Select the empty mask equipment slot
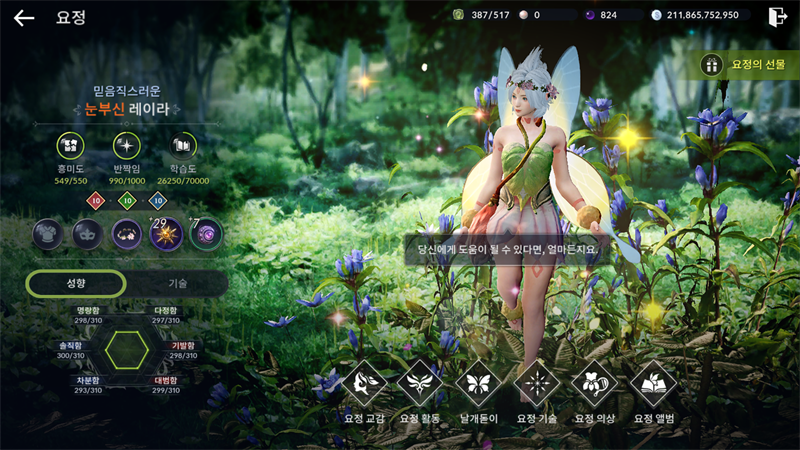 pos(87,234)
